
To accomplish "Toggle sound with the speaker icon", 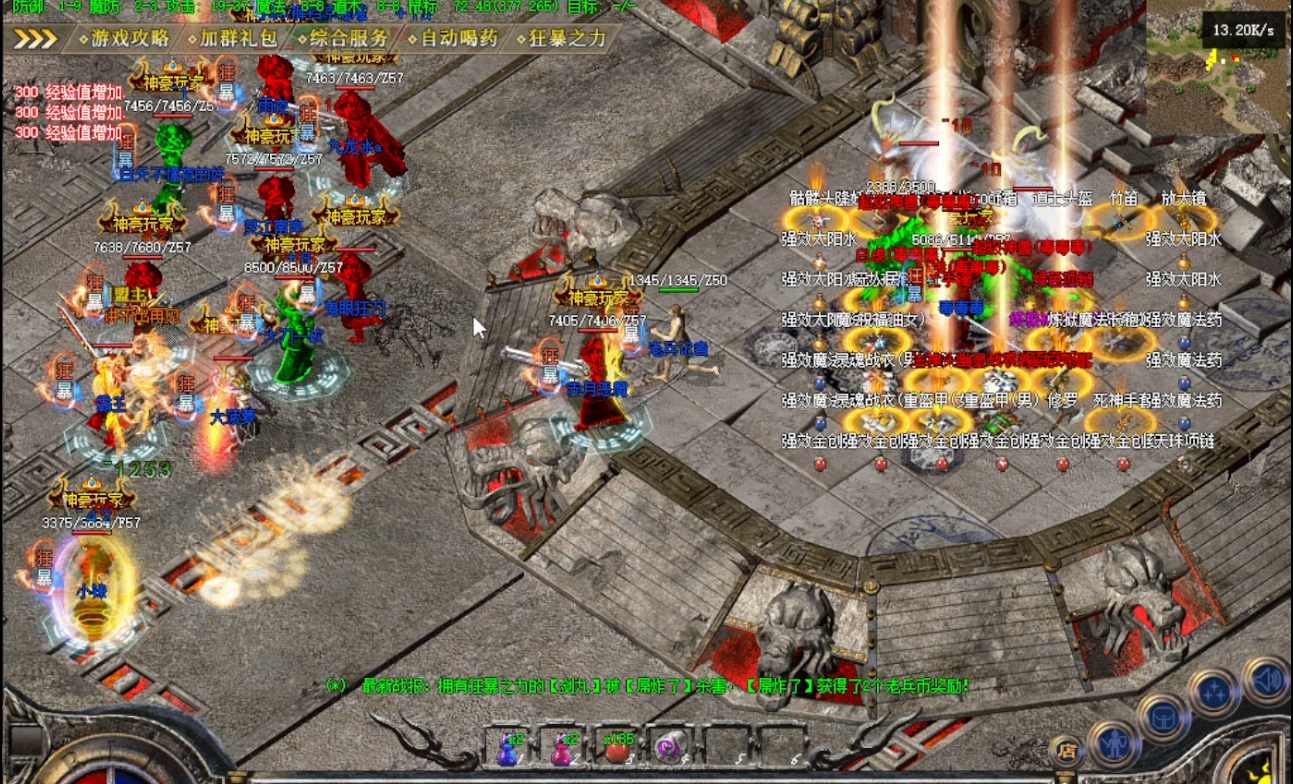I will [x=1266, y=680].
